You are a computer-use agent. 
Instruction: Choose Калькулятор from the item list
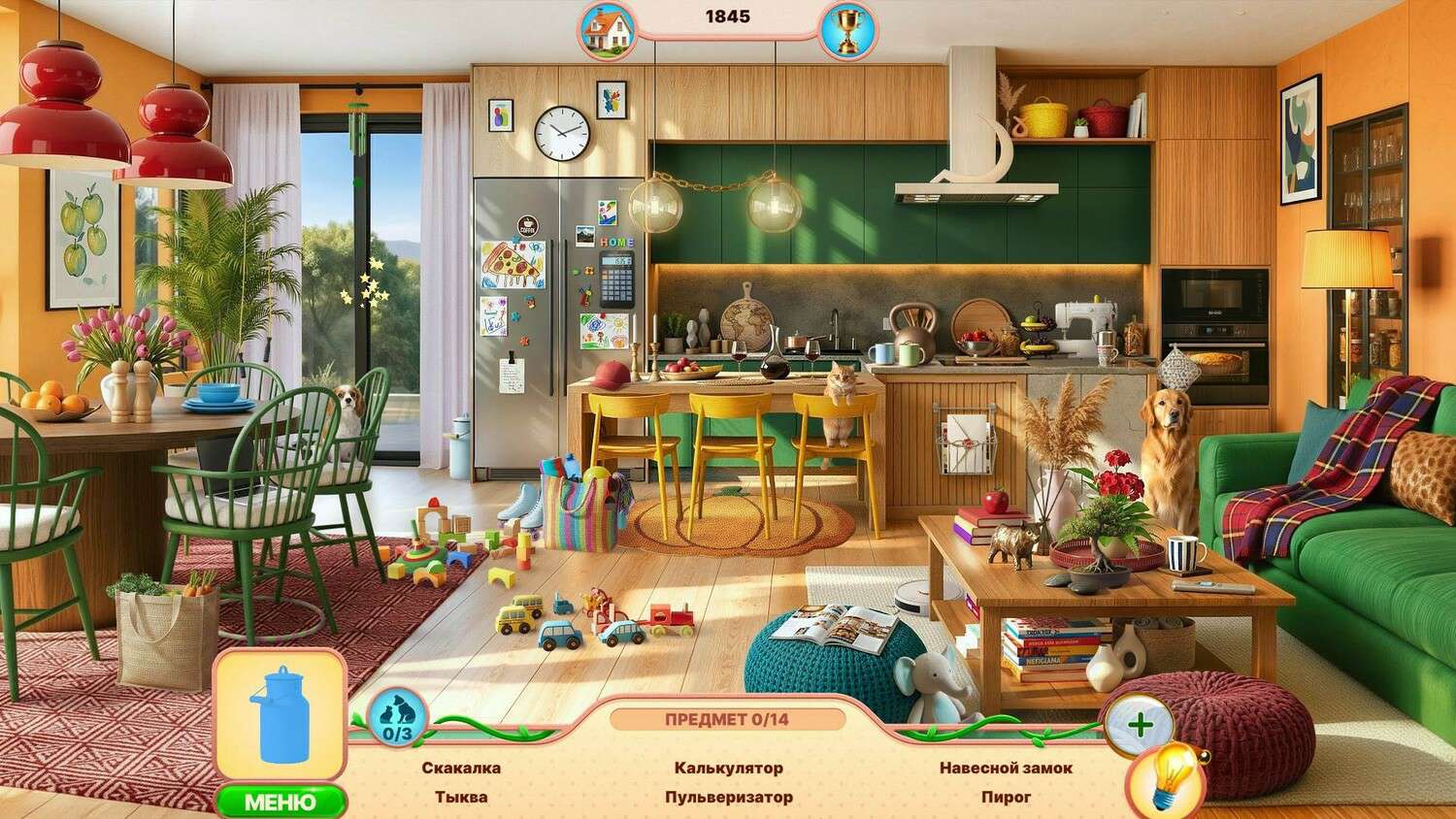pos(728,769)
